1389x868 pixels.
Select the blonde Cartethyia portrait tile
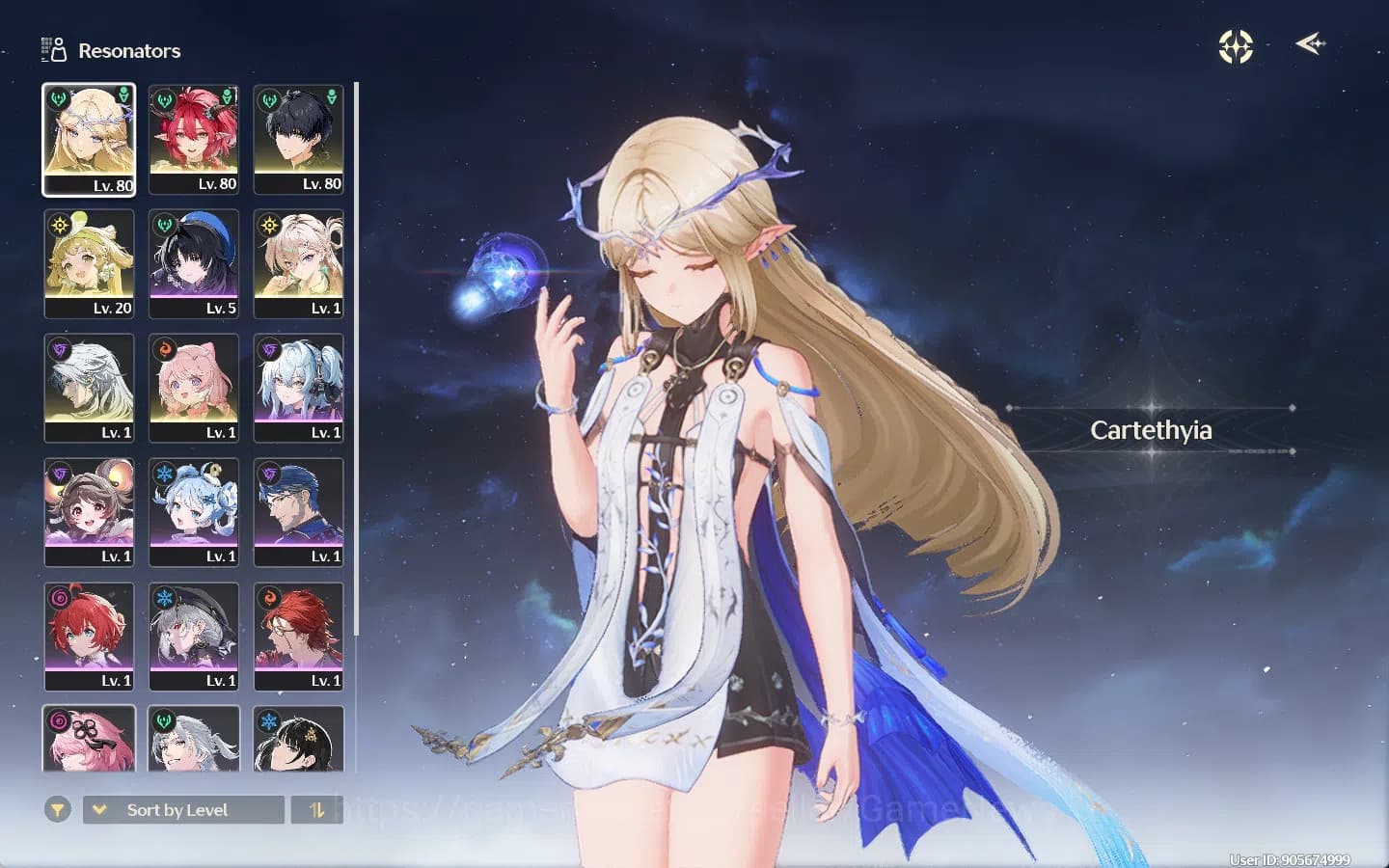tap(89, 139)
